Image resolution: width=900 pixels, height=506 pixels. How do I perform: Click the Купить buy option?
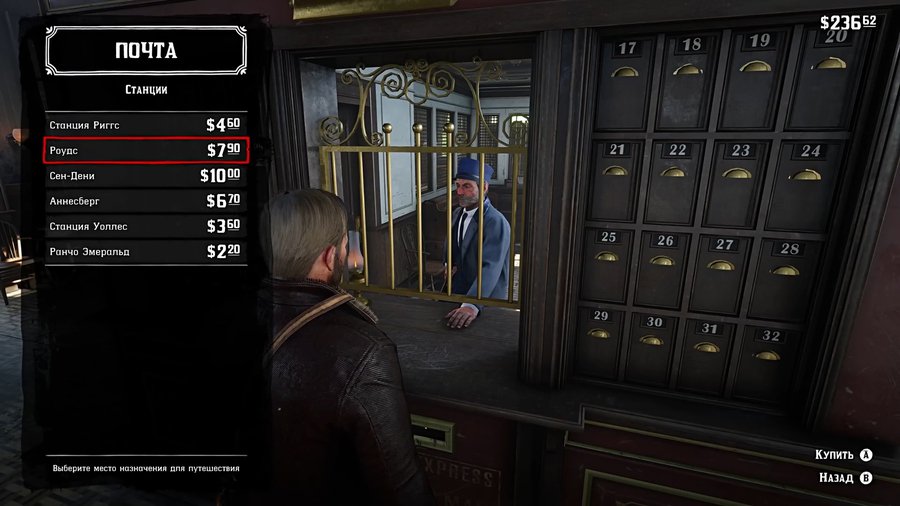pos(844,454)
